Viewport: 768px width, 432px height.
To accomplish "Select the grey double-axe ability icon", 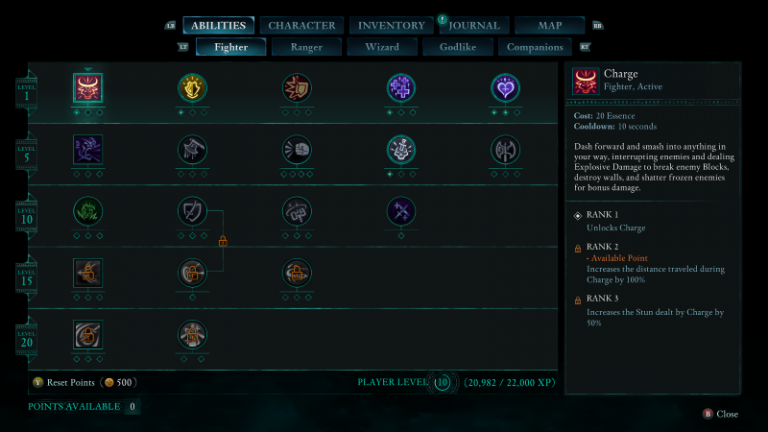I will [x=506, y=150].
